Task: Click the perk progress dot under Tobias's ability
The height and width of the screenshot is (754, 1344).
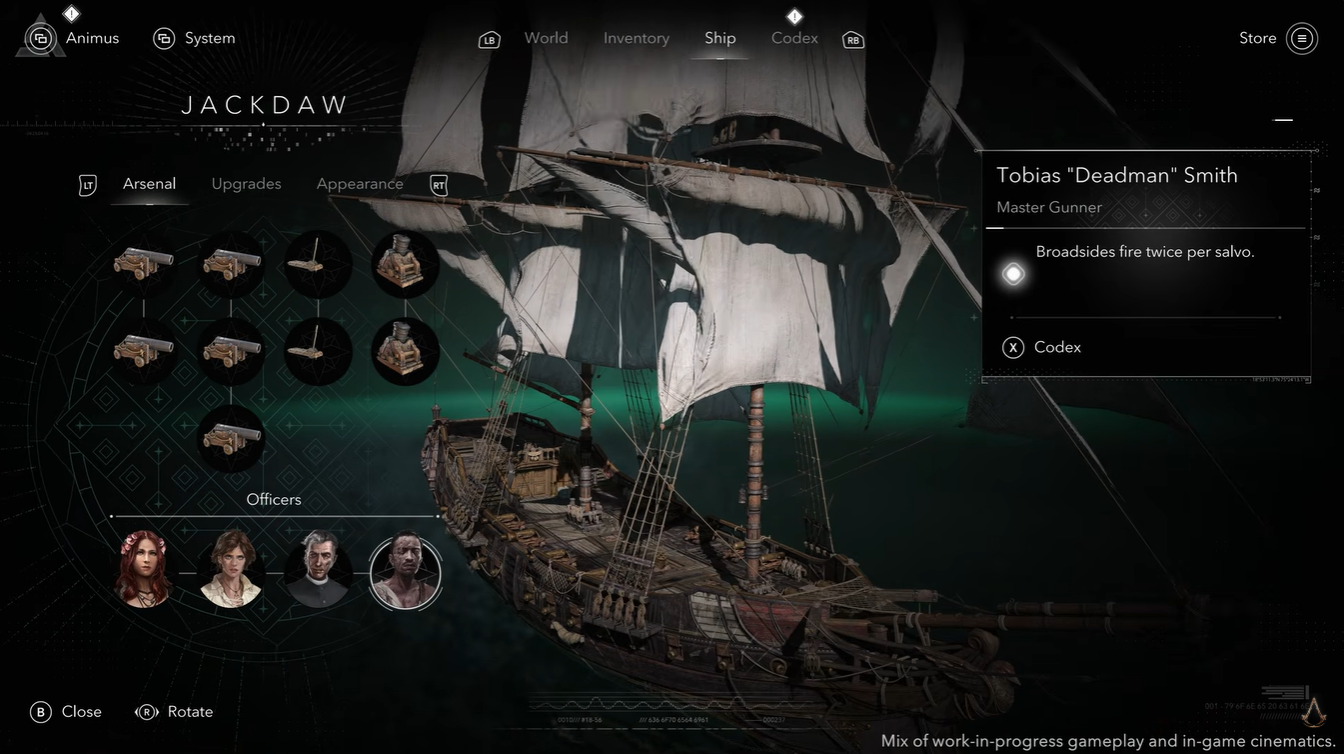Action: [x=1012, y=272]
